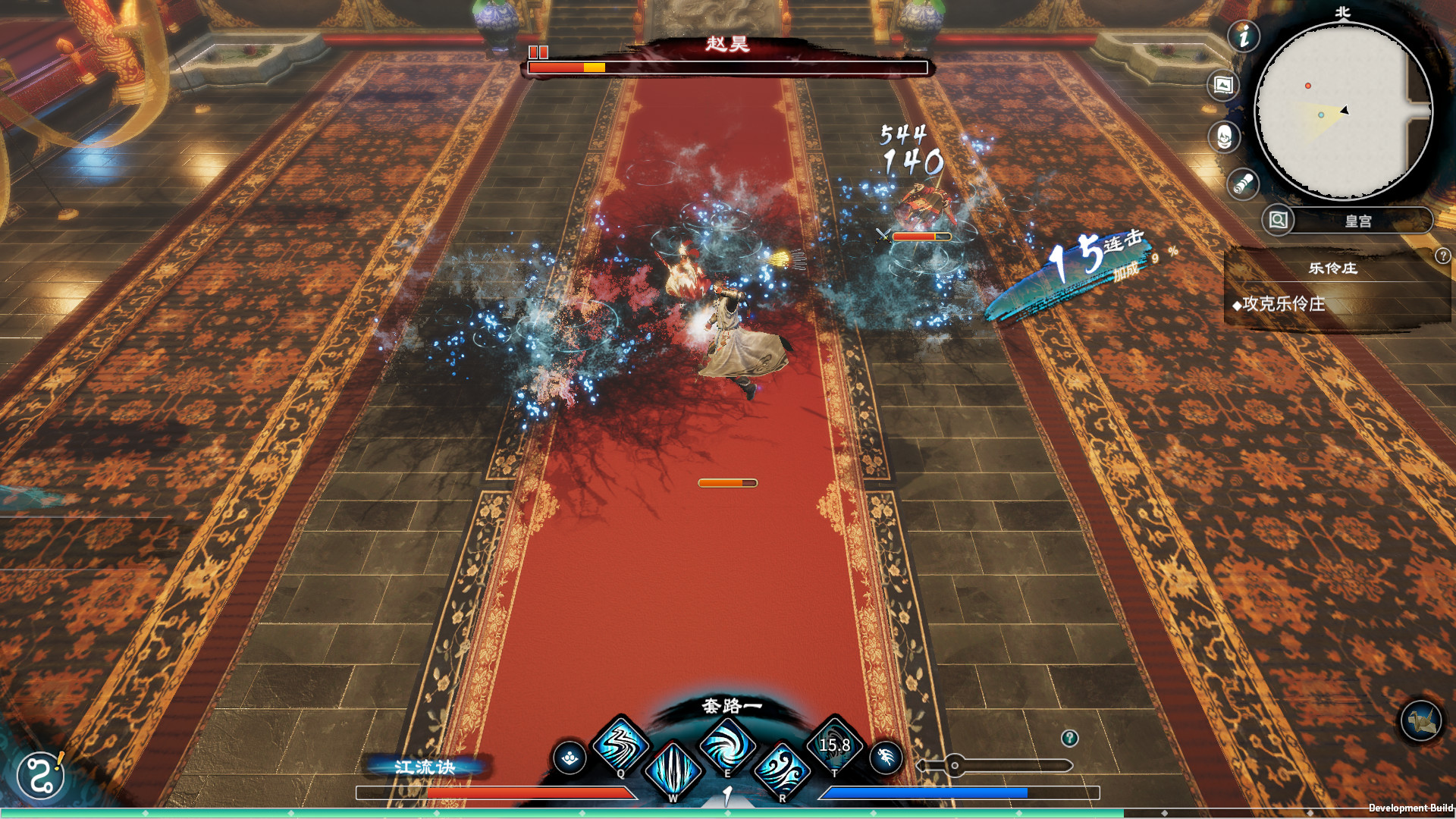Open the map picture icon
The image size is (1456, 819).
(1223, 85)
